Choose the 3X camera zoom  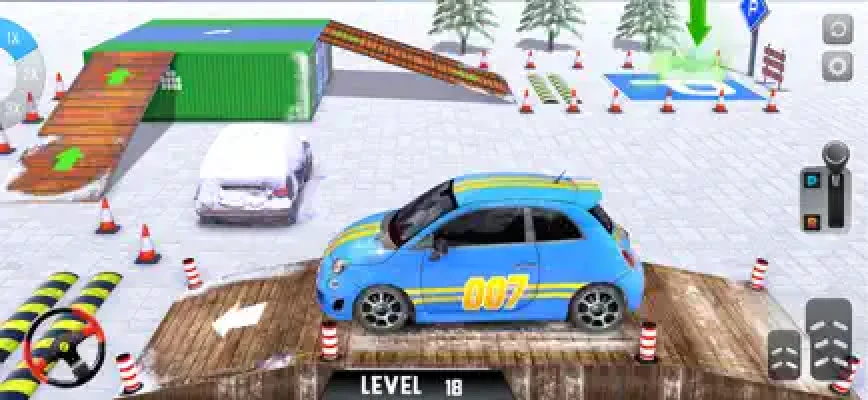(x=14, y=104)
